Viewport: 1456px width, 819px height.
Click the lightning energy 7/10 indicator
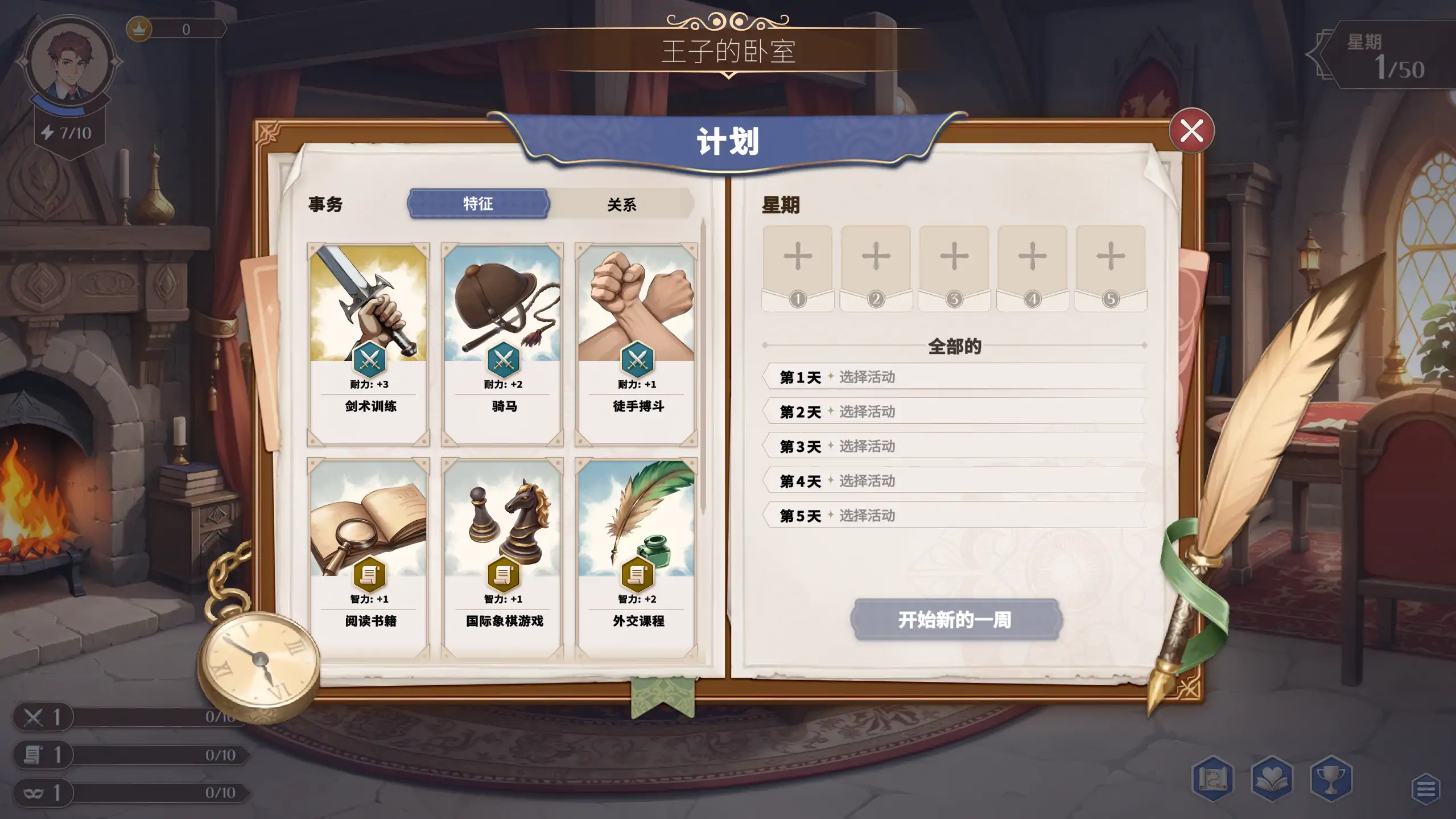[68, 131]
